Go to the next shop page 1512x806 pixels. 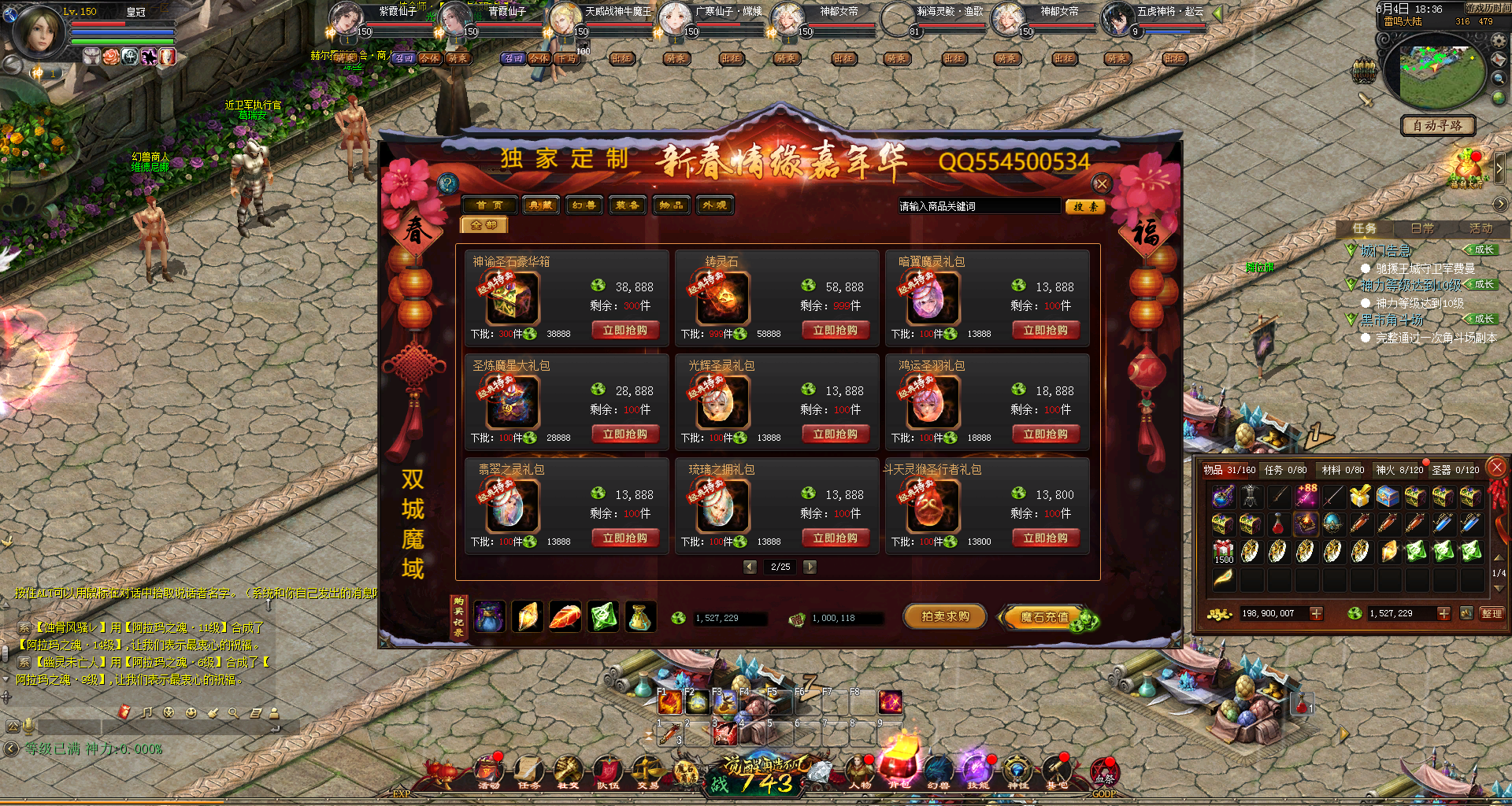pyautogui.click(x=810, y=567)
